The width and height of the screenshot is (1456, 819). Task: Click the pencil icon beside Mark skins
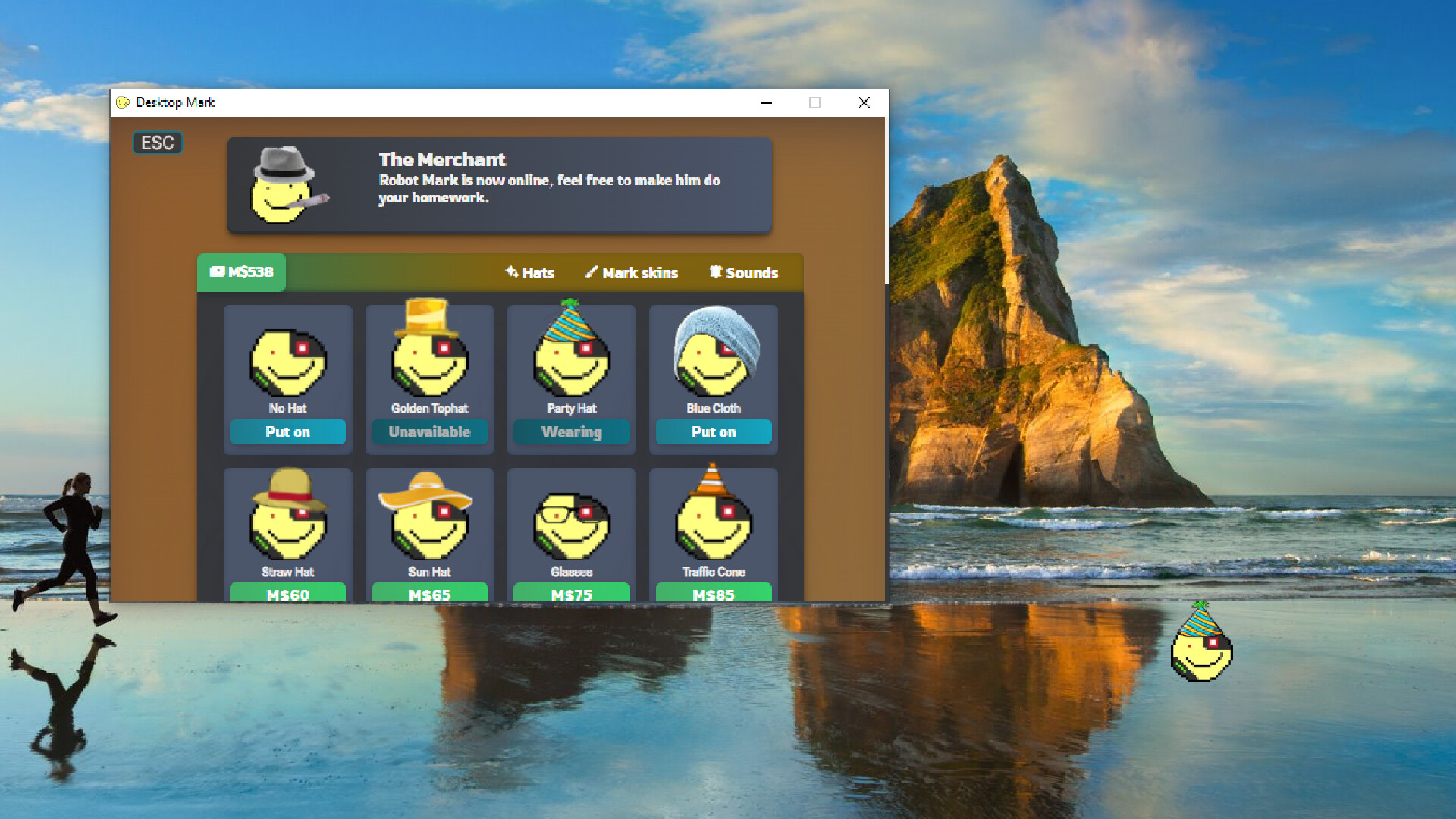pos(591,272)
